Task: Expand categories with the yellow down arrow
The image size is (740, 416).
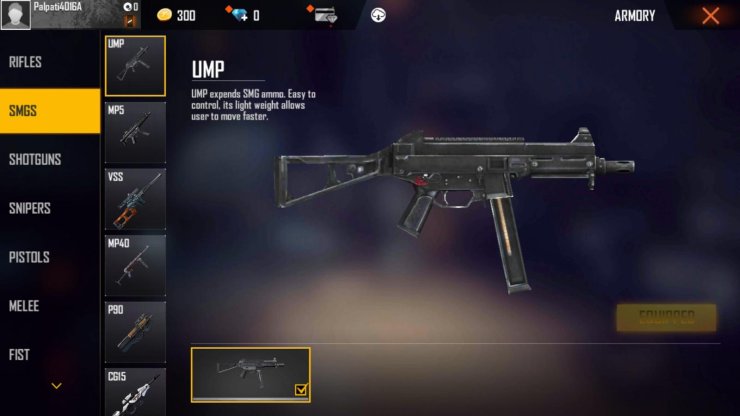Action: pyautogui.click(x=56, y=385)
